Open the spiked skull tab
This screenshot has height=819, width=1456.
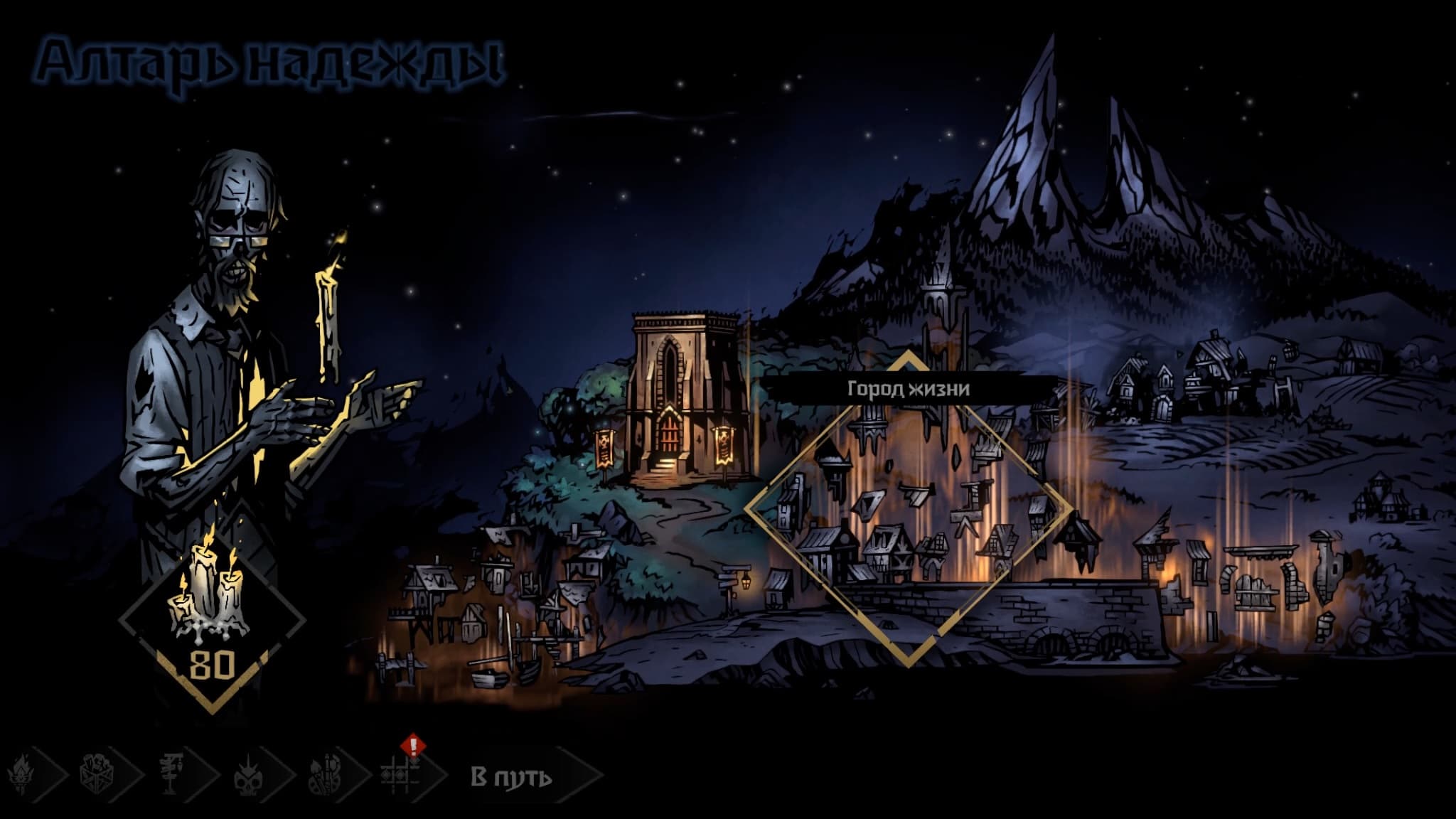click(x=248, y=773)
